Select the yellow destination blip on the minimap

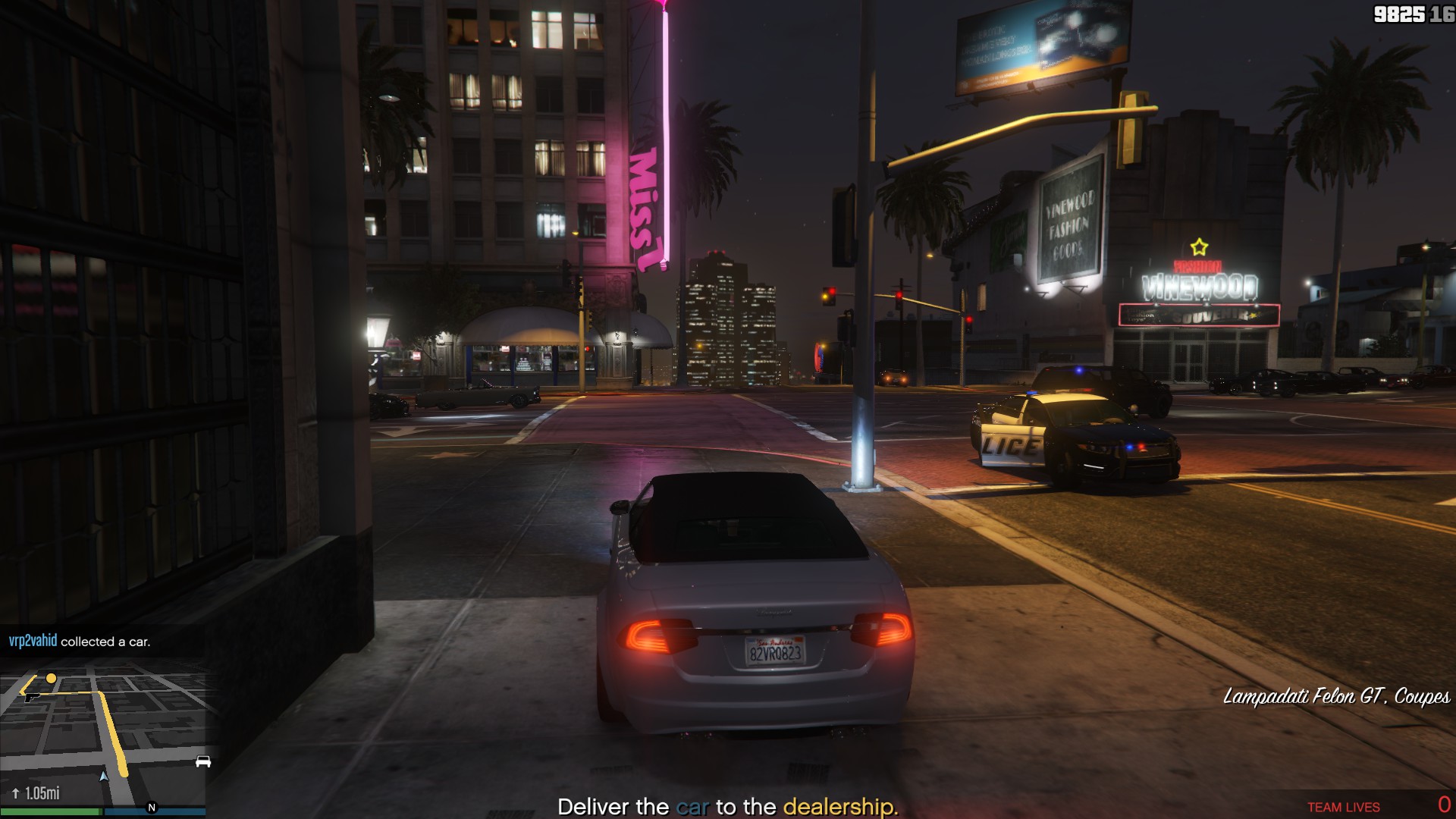tap(51, 678)
